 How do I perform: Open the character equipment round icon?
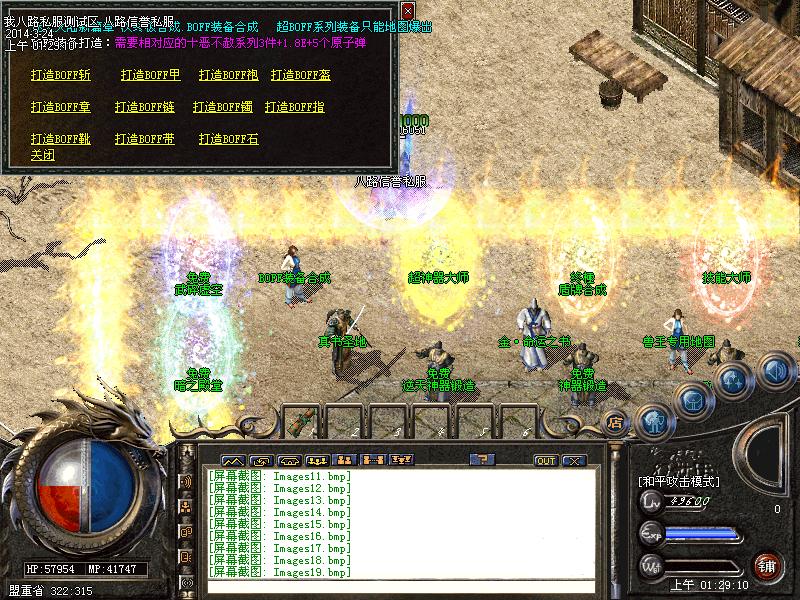(x=652, y=420)
